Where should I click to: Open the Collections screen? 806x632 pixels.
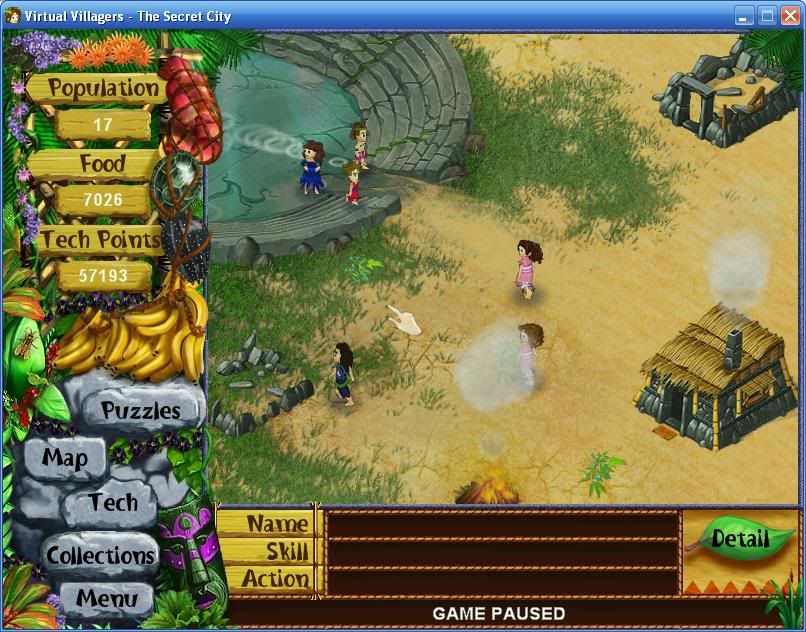coord(101,555)
